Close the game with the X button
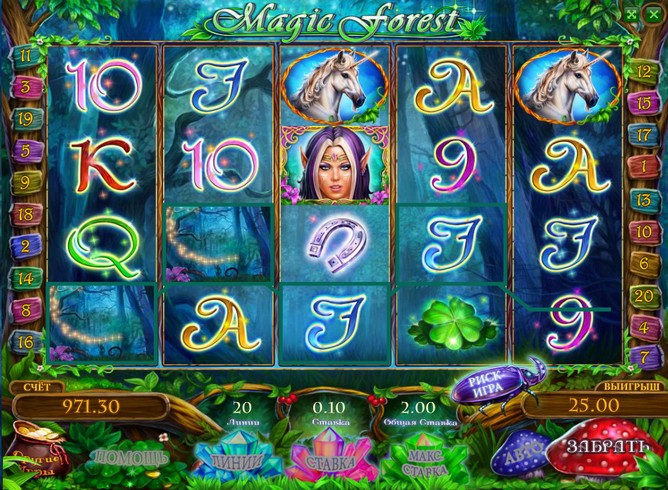668x490 pixels. click(x=656, y=13)
